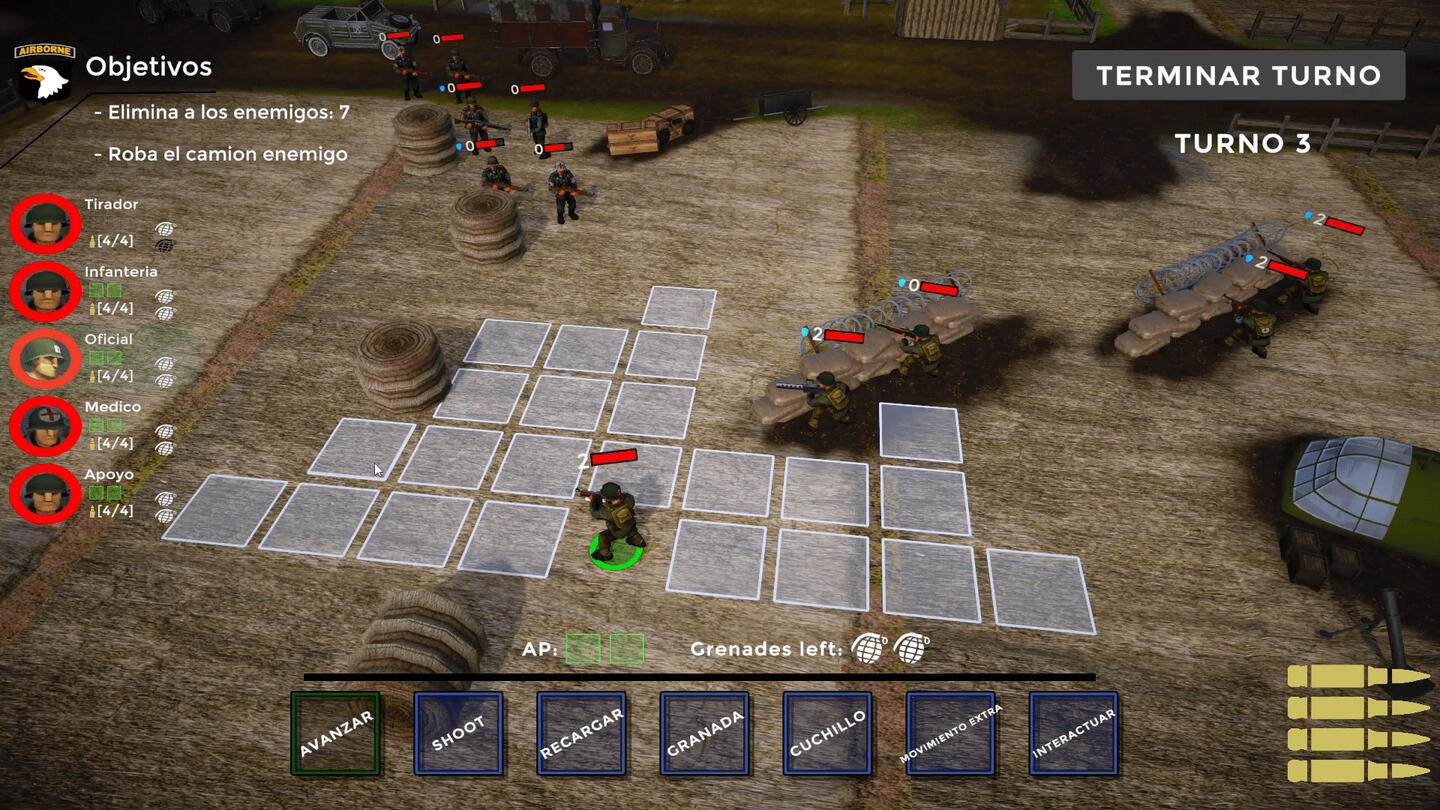Screen dimensions: 1440x810
Task: Choose the Shoot action
Action: pyautogui.click(x=459, y=733)
